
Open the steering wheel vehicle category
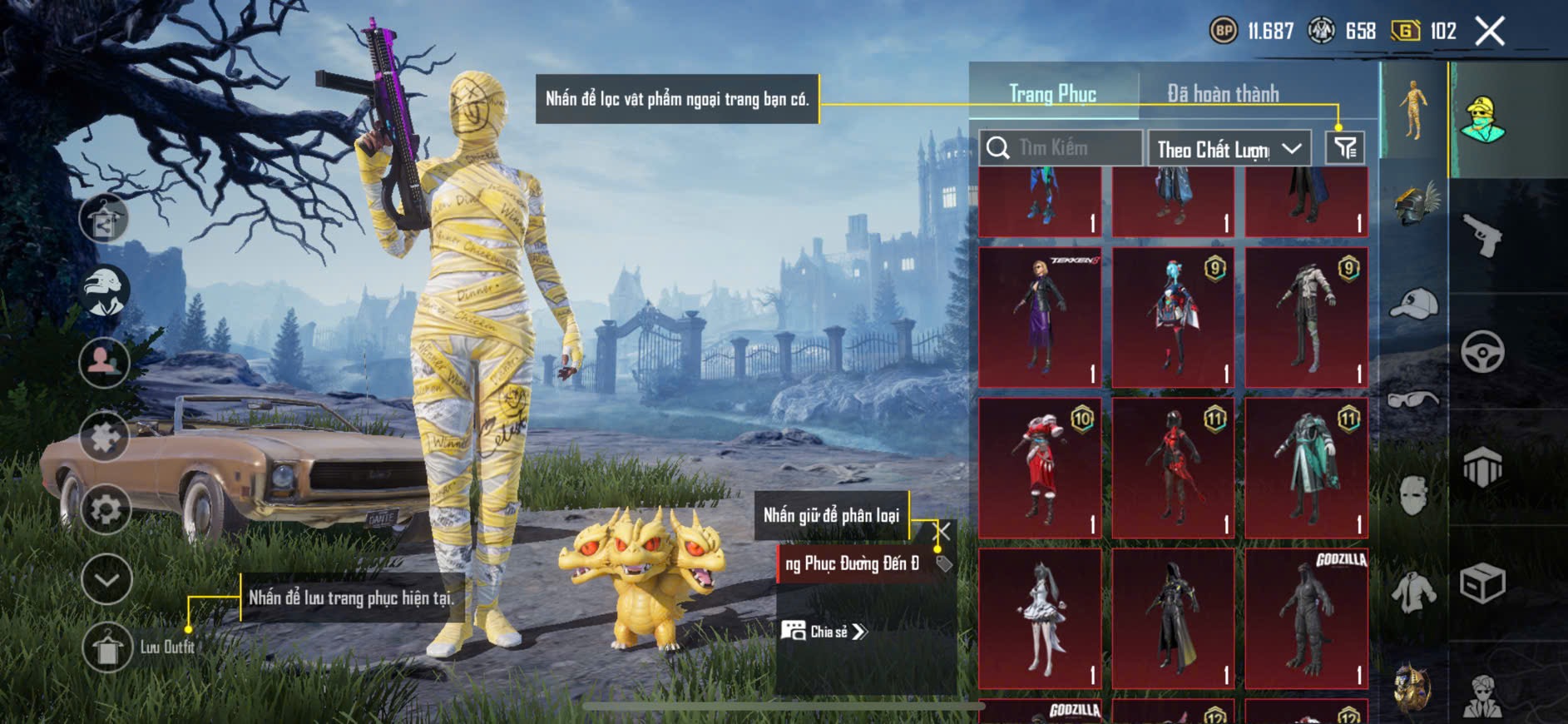[x=1482, y=351]
